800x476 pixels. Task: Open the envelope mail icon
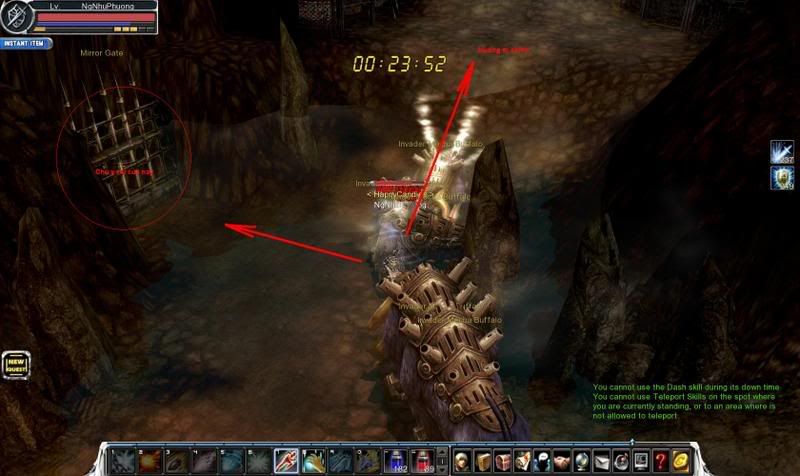[x=603, y=461]
